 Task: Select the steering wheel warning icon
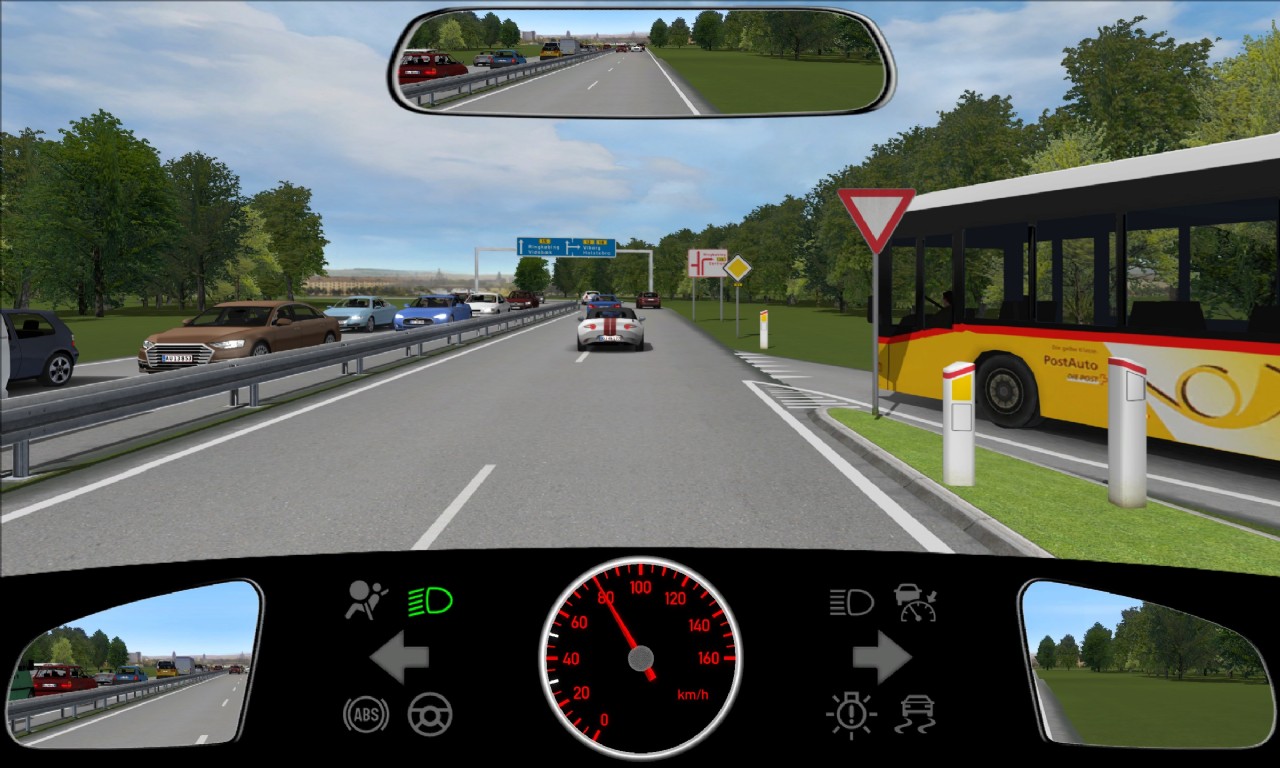click(x=430, y=714)
